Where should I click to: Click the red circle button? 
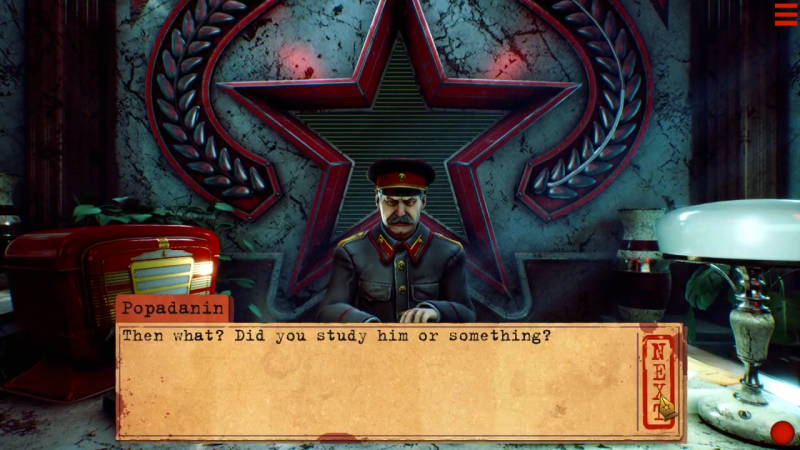click(x=782, y=432)
